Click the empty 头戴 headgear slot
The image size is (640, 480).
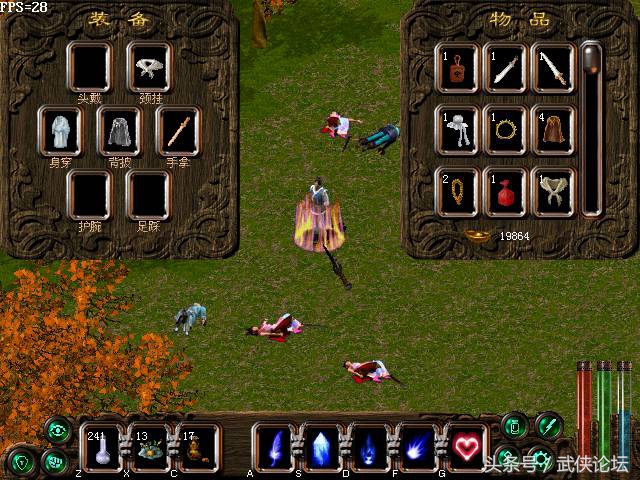pyautogui.click(x=89, y=67)
